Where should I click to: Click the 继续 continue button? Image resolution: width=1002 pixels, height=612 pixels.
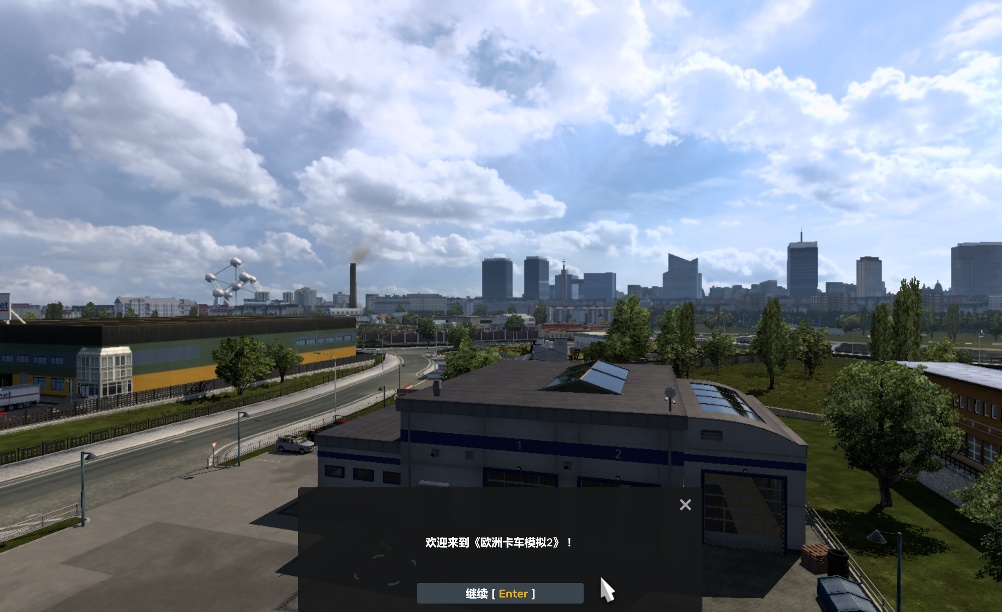pyautogui.click(x=500, y=593)
